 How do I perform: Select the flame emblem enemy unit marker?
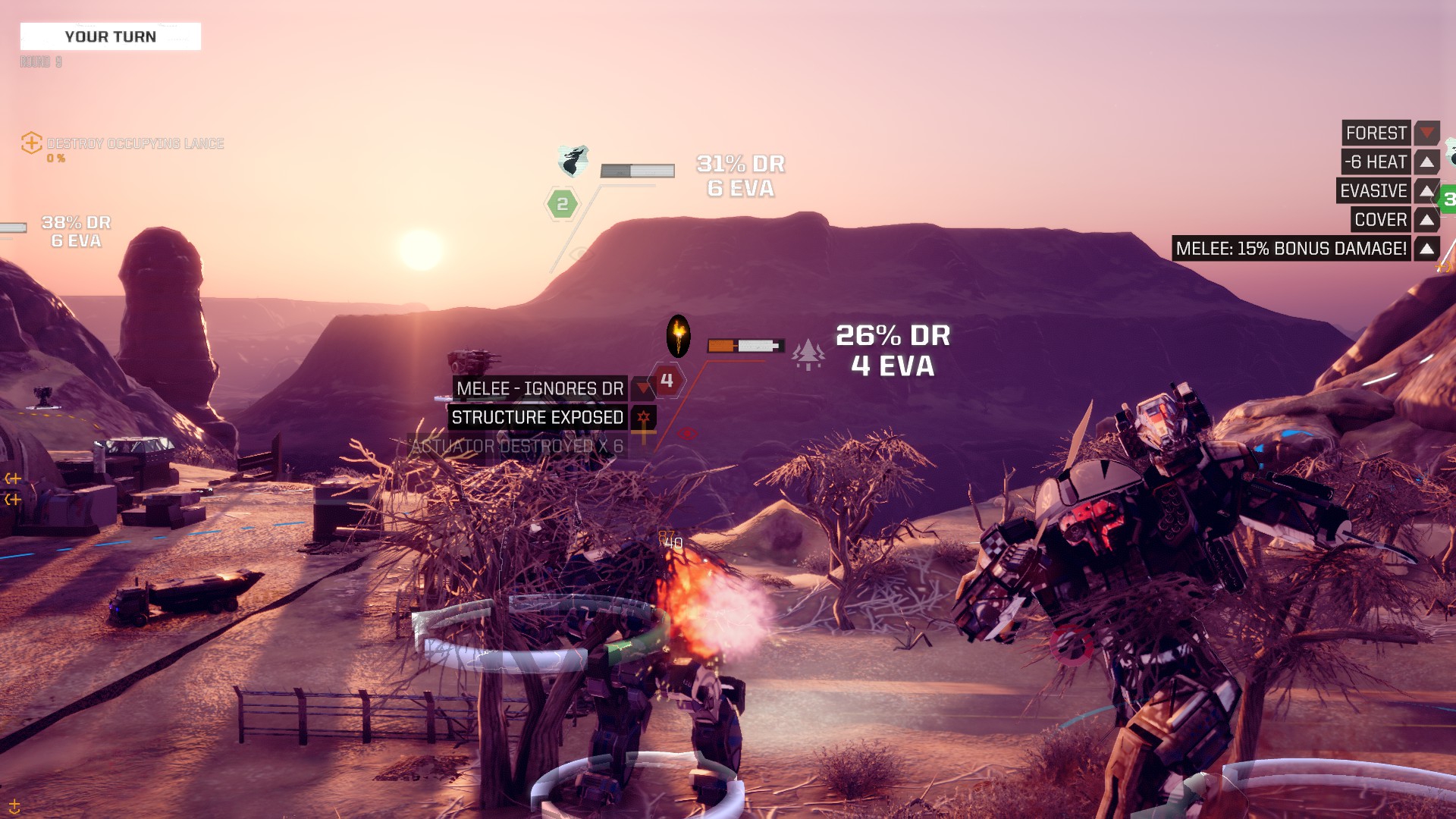coord(678,335)
